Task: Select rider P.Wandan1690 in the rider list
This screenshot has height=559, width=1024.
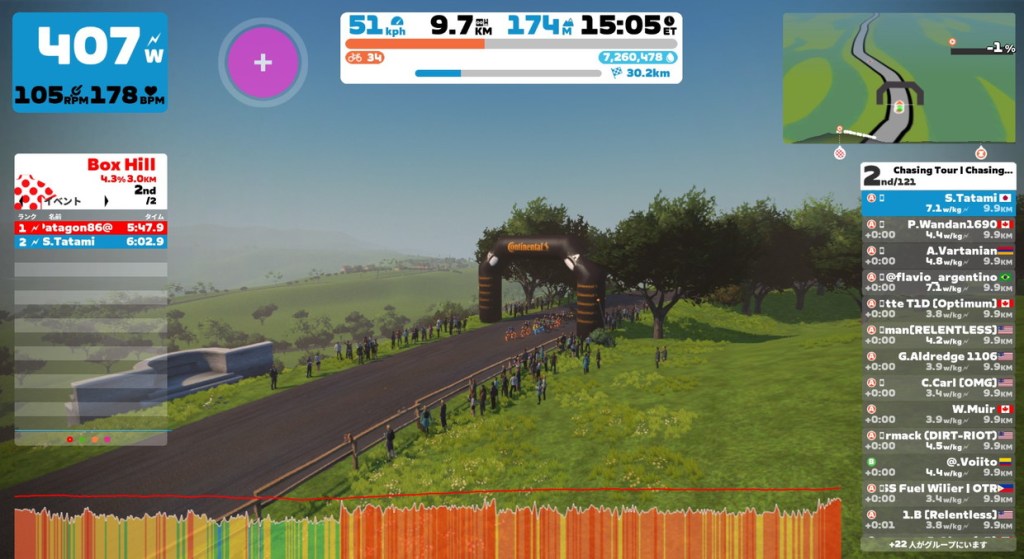Action: pyautogui.click(x=938, y=229)
